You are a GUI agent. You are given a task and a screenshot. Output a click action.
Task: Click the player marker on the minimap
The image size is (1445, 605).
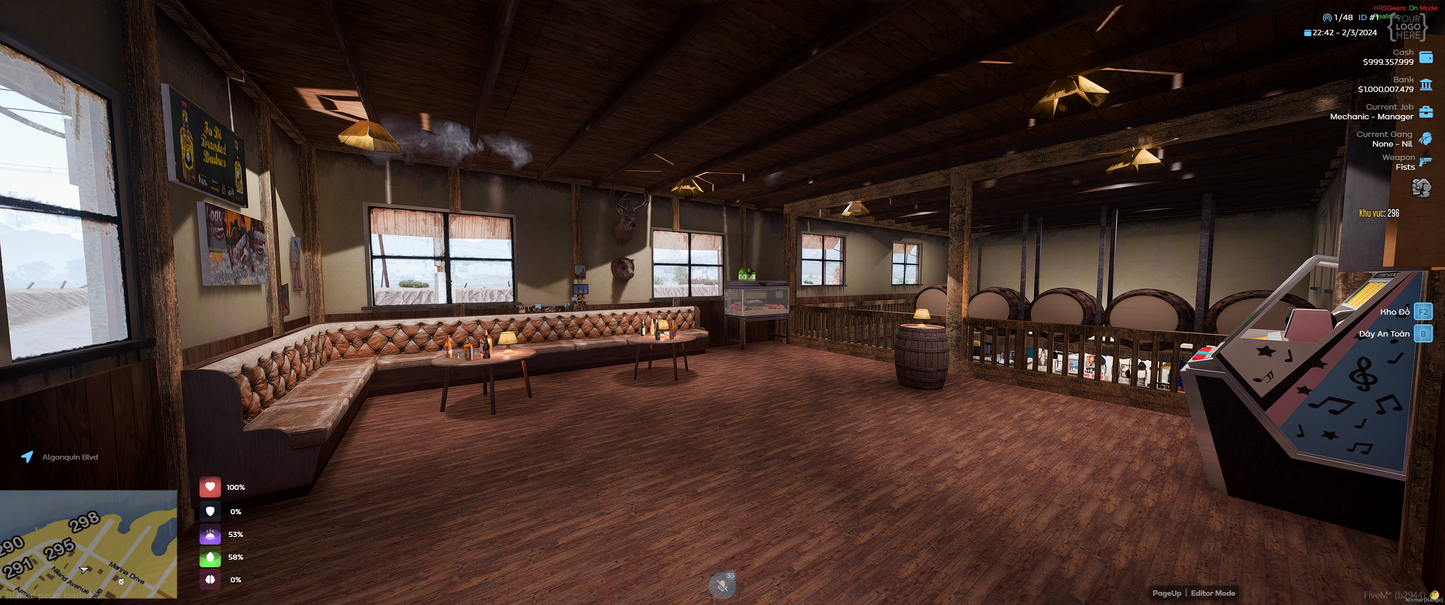(x=85, y=570)
